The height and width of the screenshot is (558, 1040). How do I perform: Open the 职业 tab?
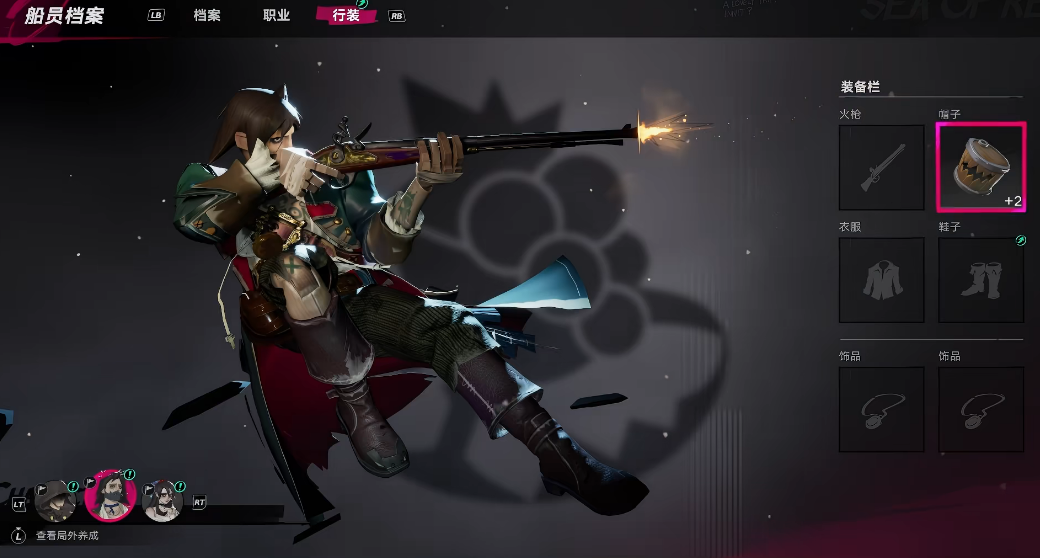[276, 16]
